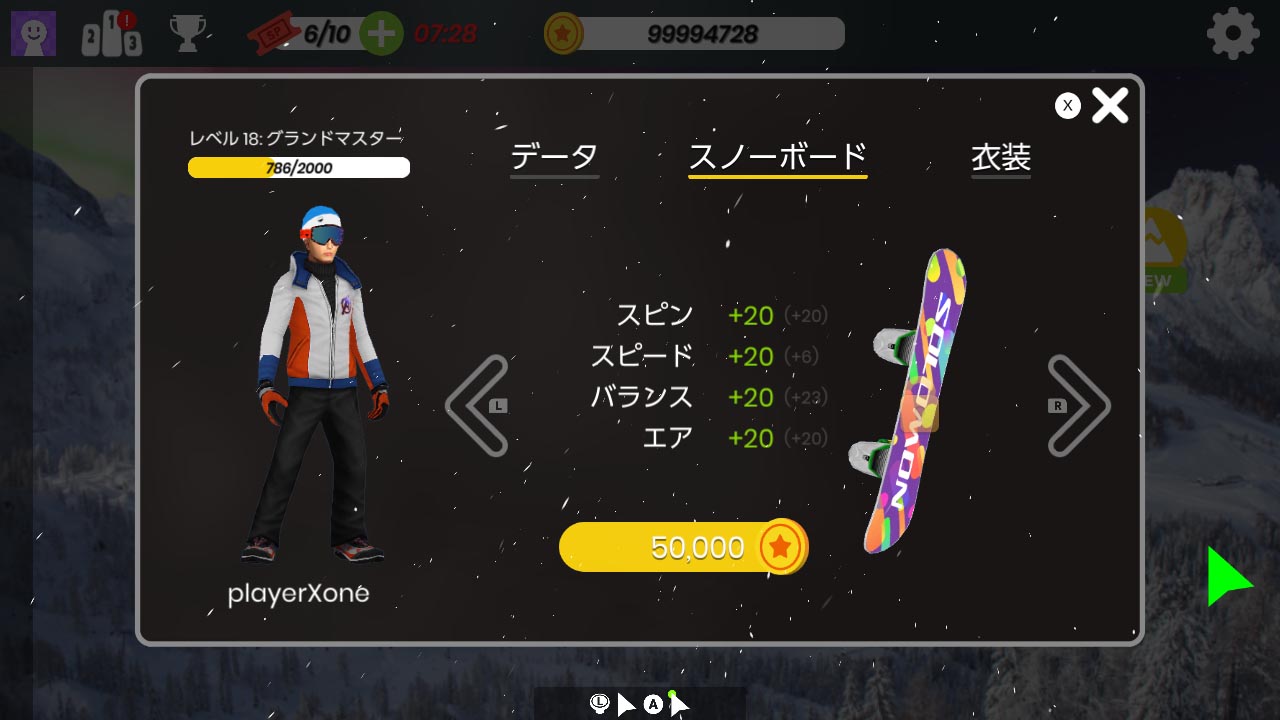Open the player avatar profile icon
The image size is (1280, 720).
pyautogui.click(x=33, y=32)
